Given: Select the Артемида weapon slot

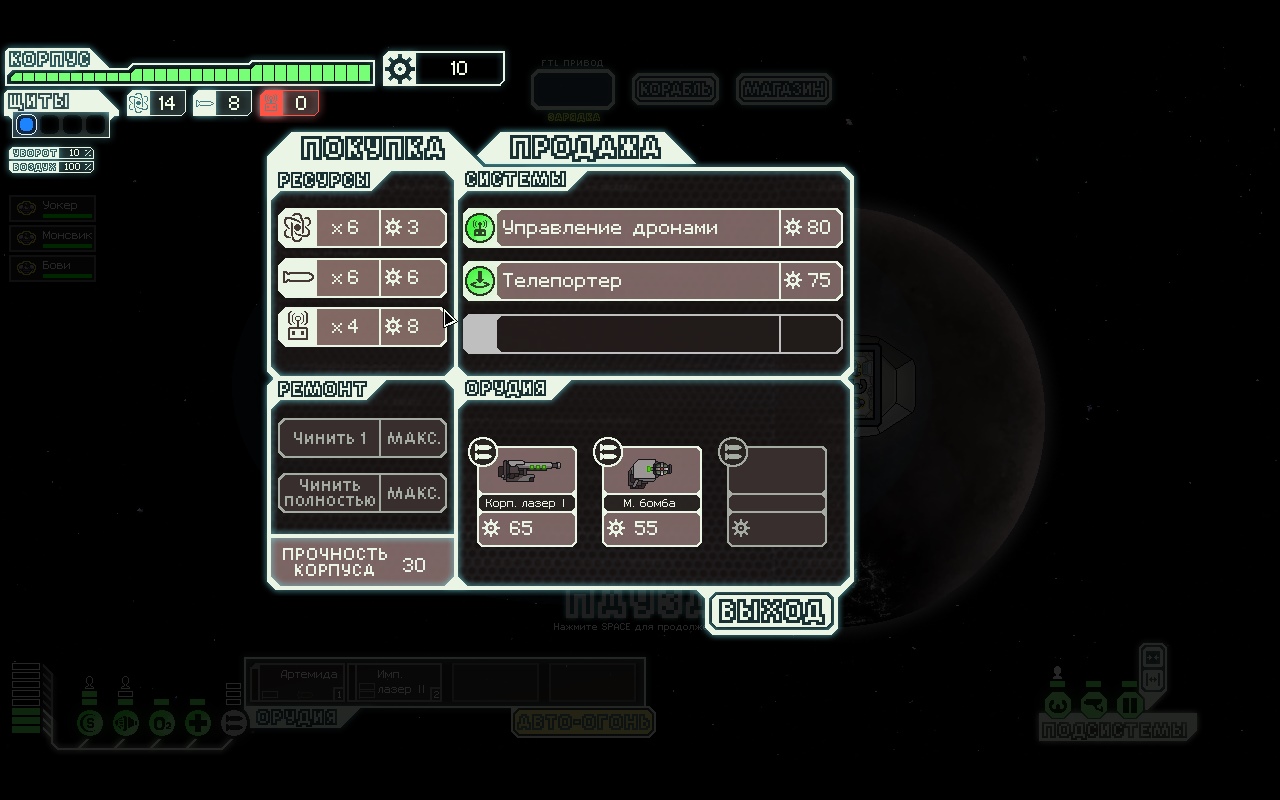Looking at the screenshot, I should pyautogui.click(x=299, y=682).
